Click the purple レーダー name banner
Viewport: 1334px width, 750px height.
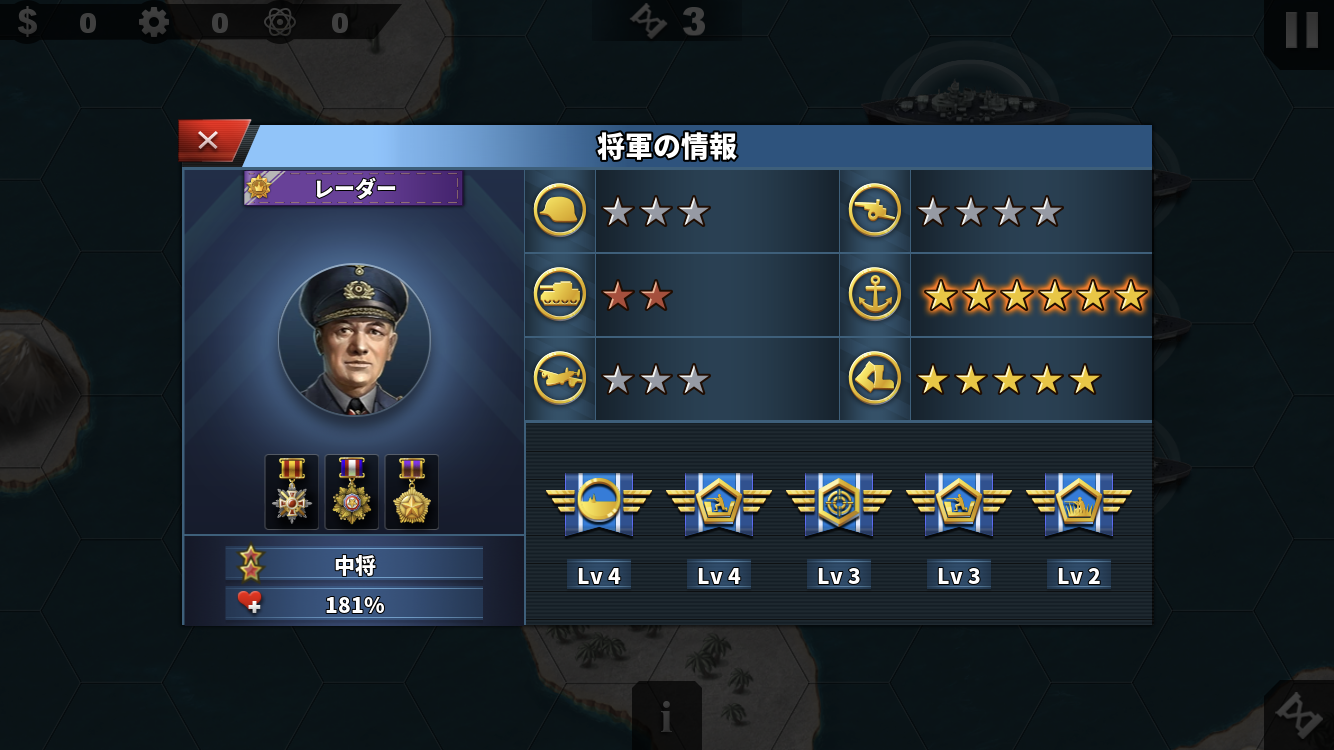click(354, 188)
